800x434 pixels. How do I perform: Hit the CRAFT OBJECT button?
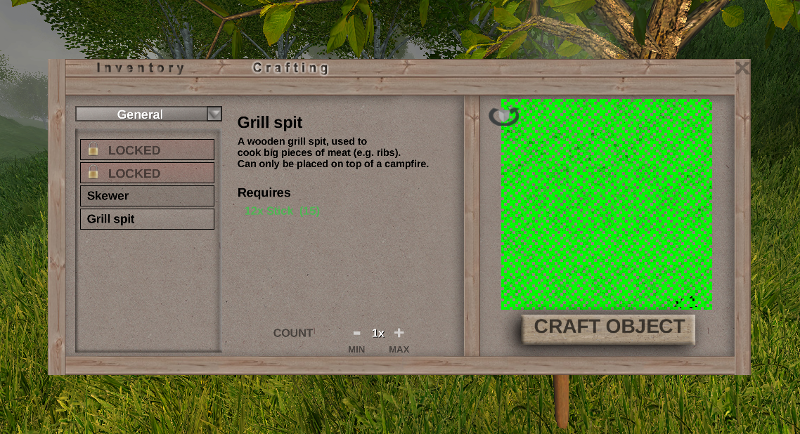608,328
